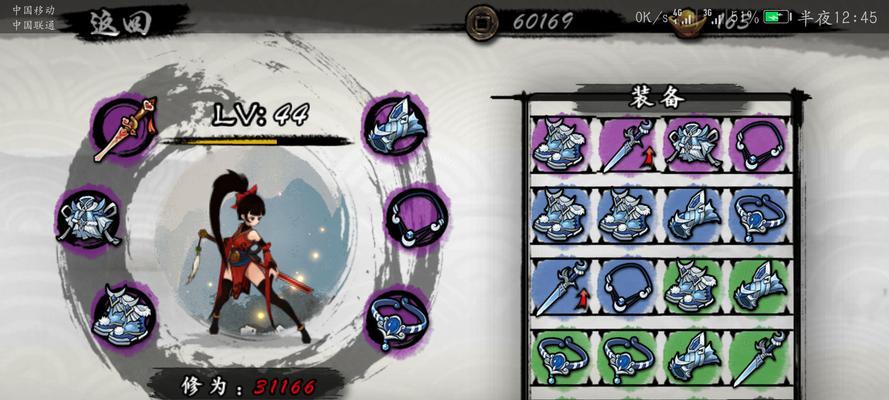
Task: Pick the purple sword in the 装备 list
Action: click(x=626, y=143)
